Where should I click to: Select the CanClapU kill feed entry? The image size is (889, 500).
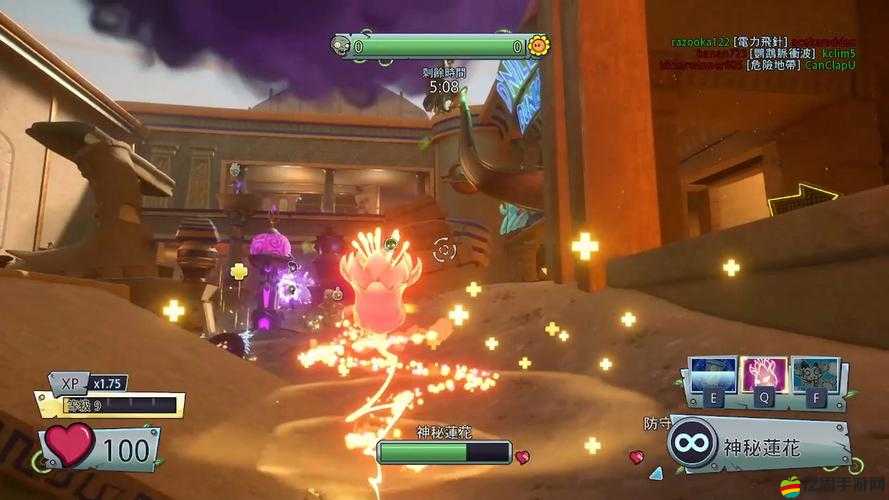click(x=830, y=65)
